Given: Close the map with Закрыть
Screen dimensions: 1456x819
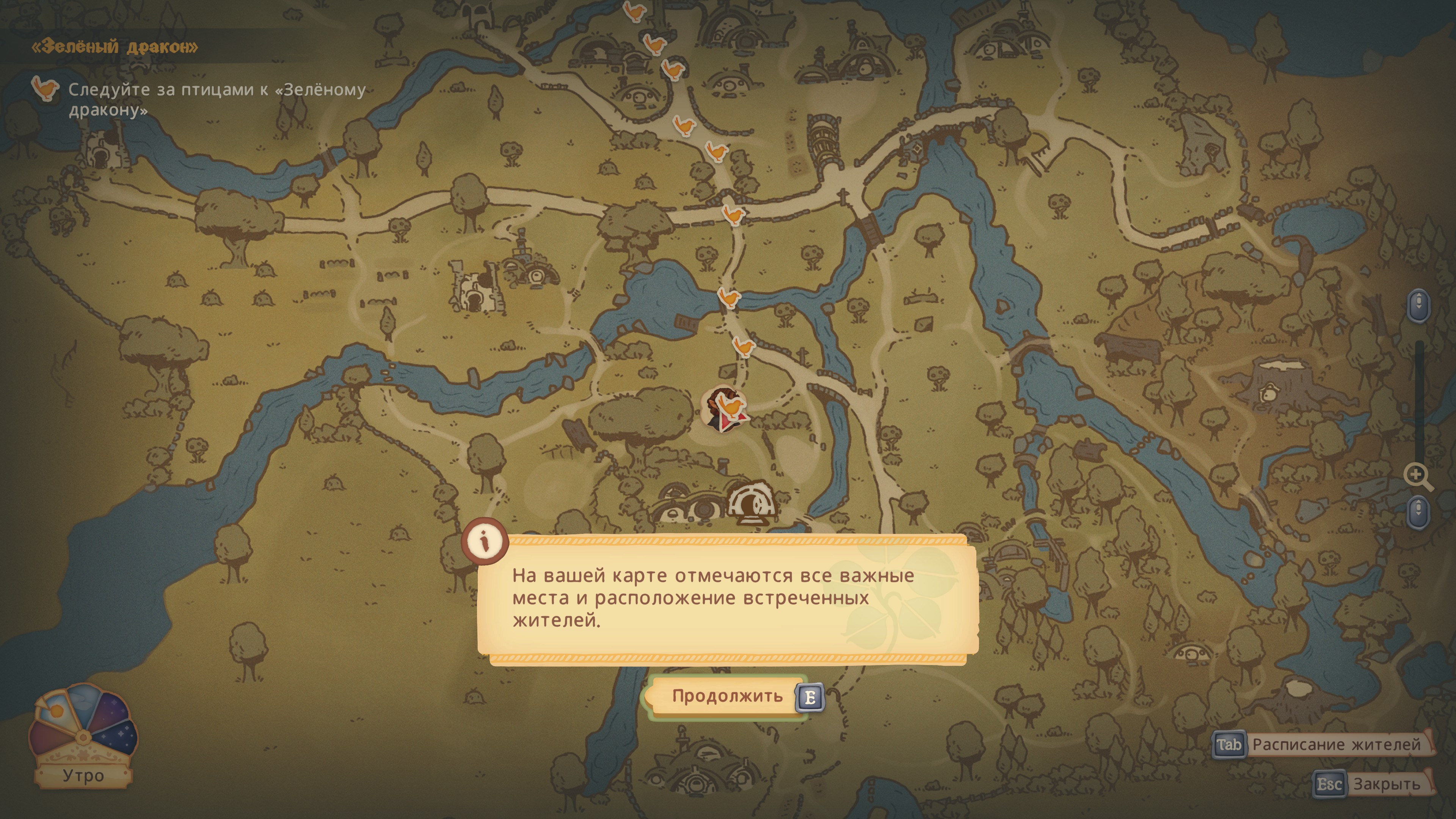Looking at the screenshot, I should point(1373,784).
